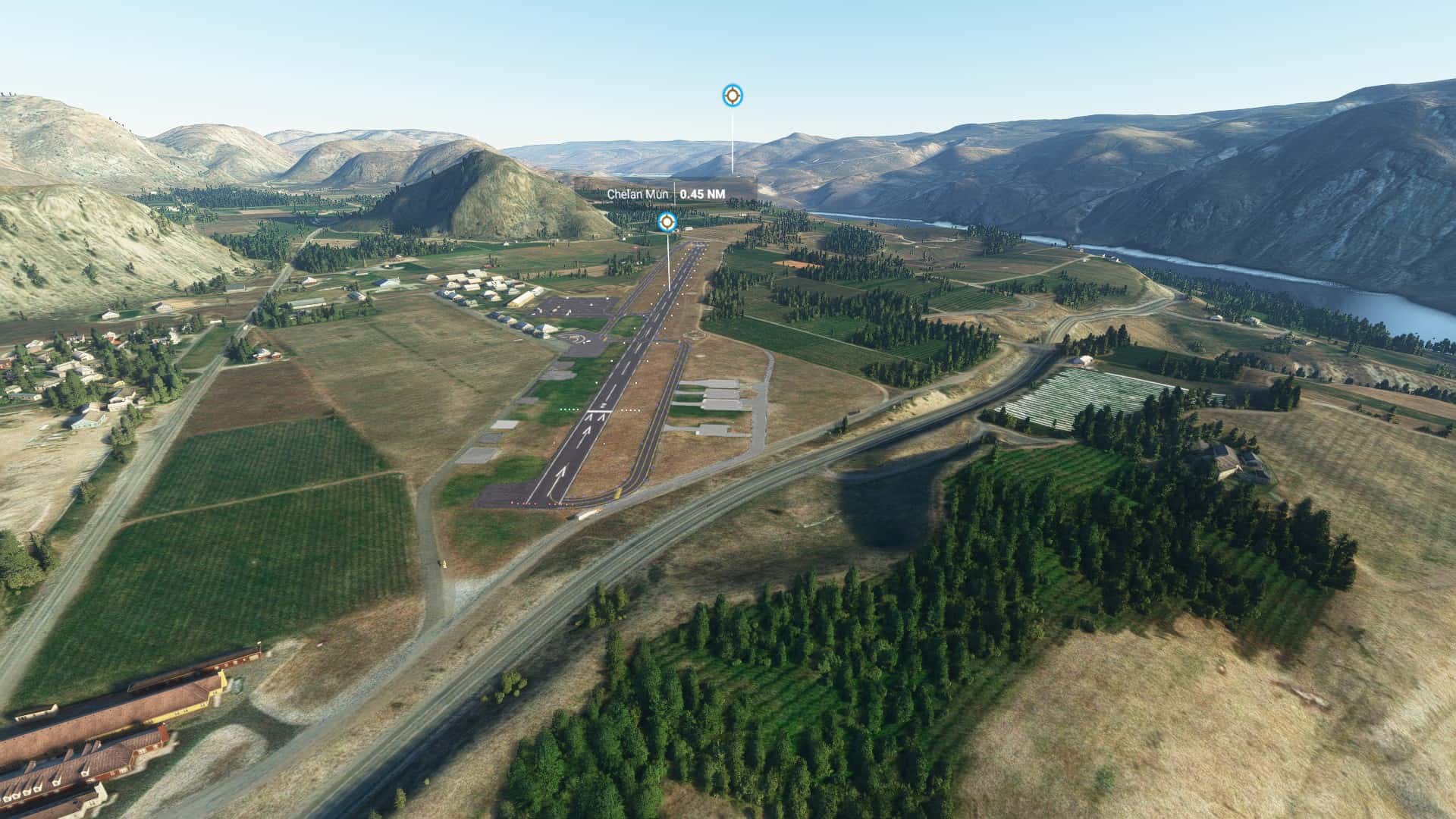Click the Chelan Mun airport marker icon

[667, 221]
